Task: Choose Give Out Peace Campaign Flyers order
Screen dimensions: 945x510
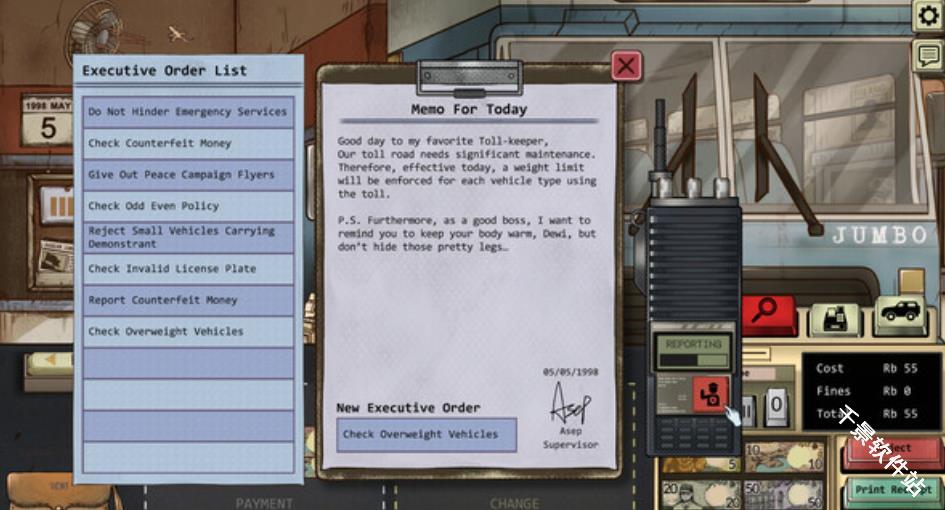Action: coord(188,175)
